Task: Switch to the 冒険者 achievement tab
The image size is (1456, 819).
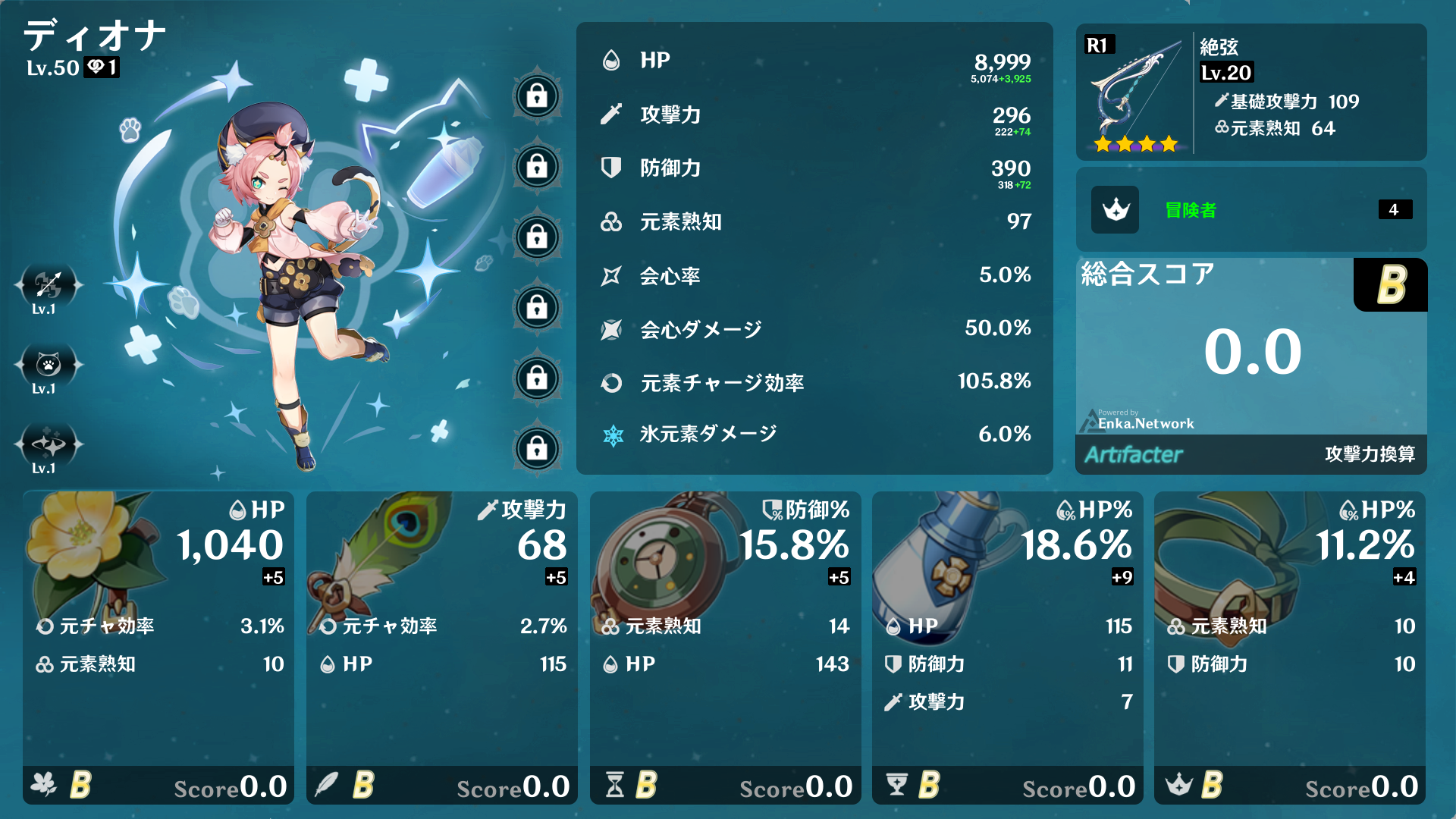Action: 1191,210
